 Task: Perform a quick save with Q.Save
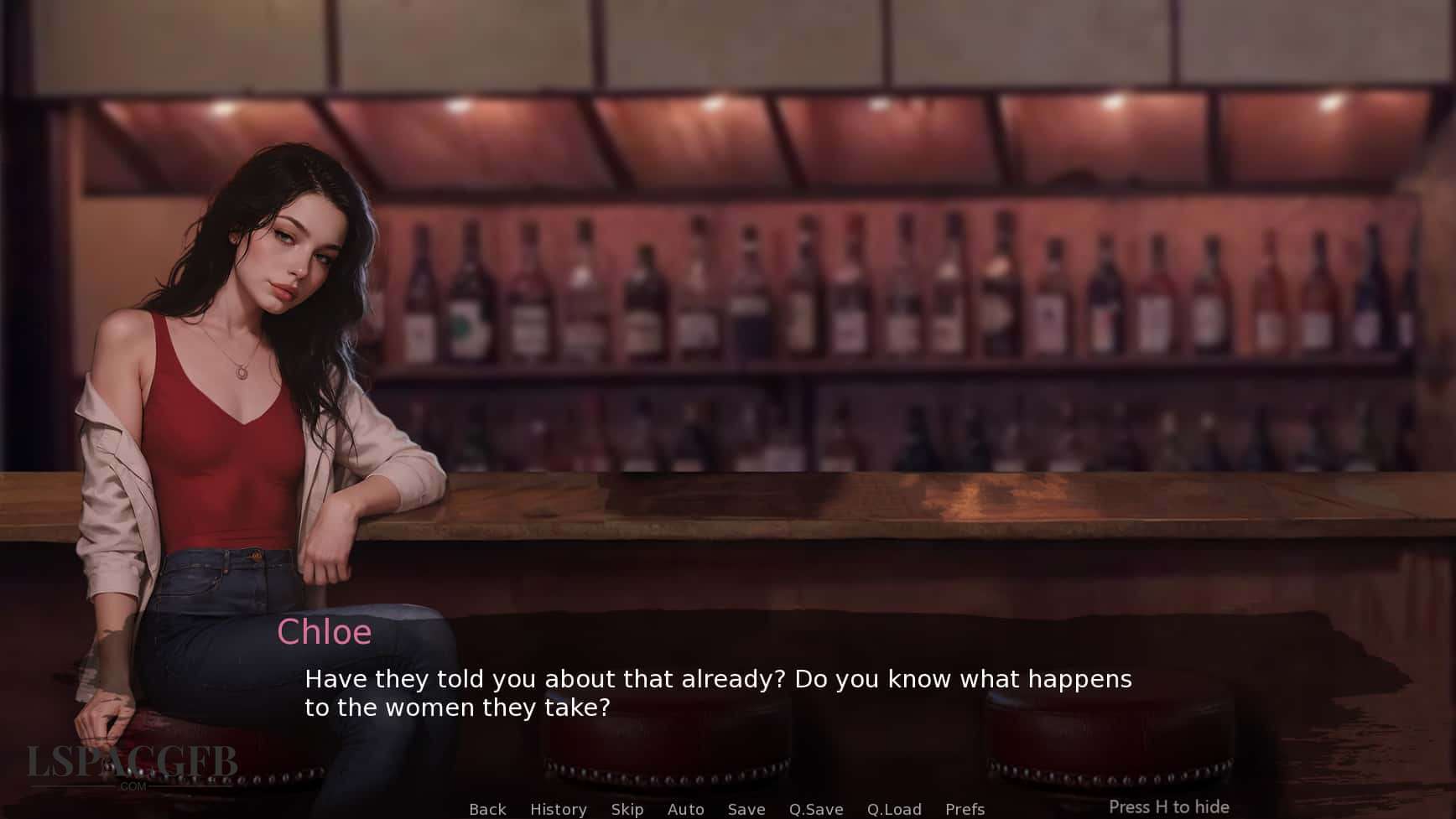coord(815,809)
